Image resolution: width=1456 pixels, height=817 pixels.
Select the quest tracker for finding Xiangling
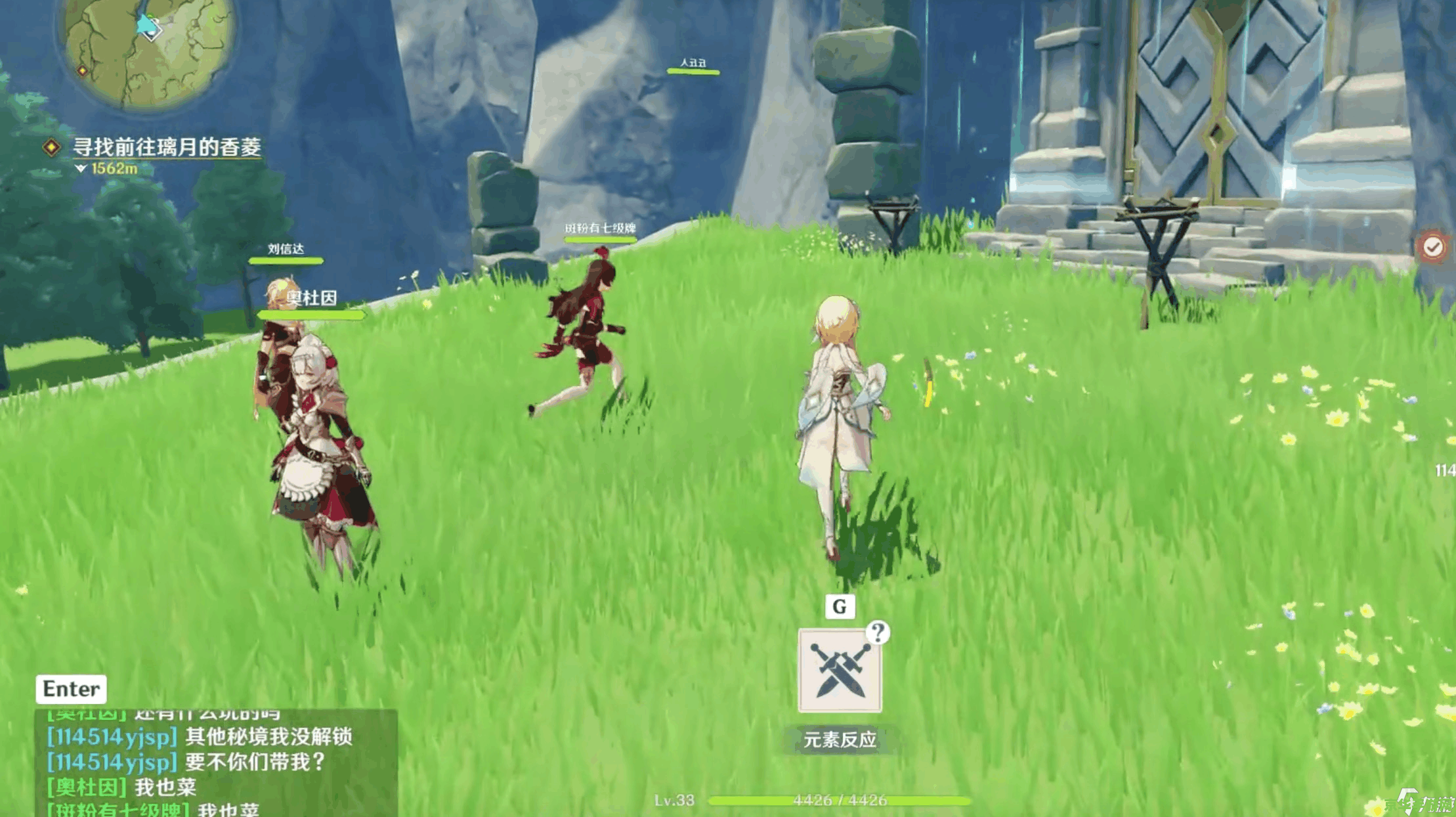point(166,147)
